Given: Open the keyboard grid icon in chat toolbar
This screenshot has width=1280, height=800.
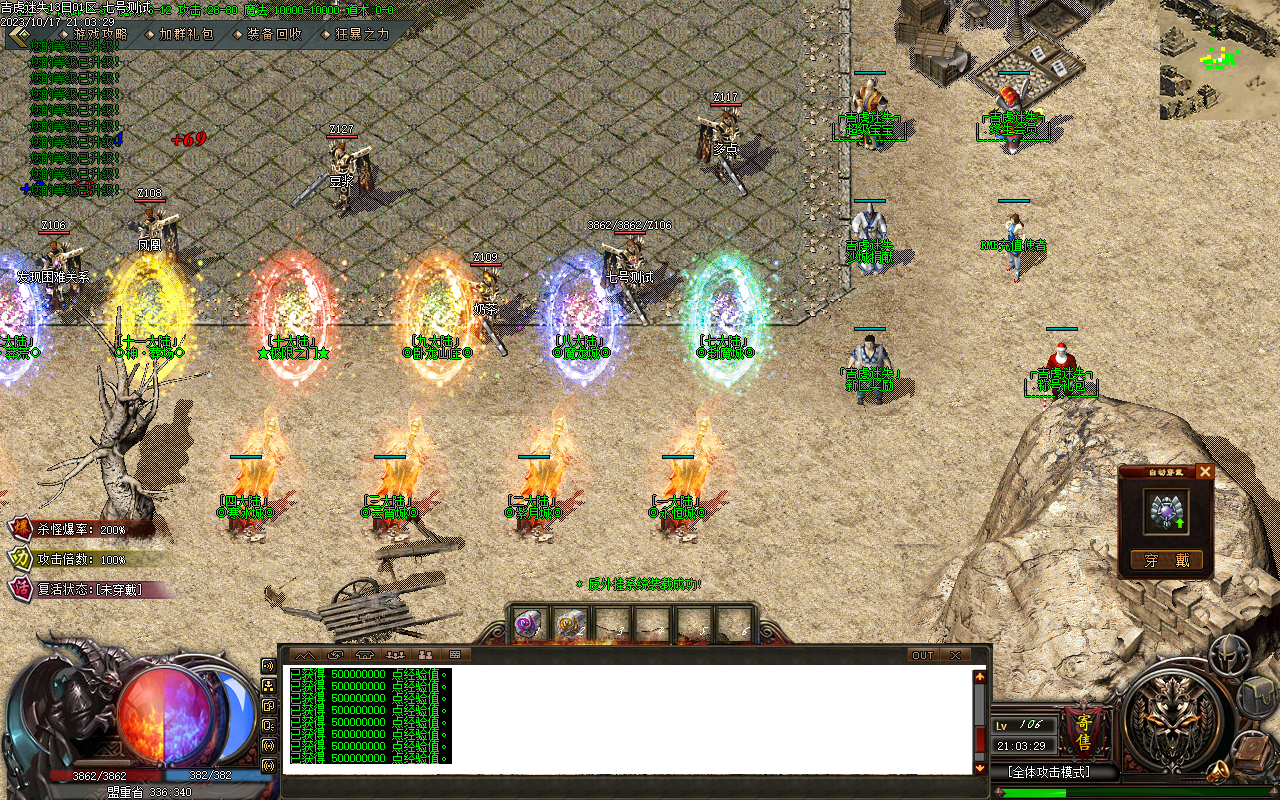Looking at the screenshot, I should 455,655.
